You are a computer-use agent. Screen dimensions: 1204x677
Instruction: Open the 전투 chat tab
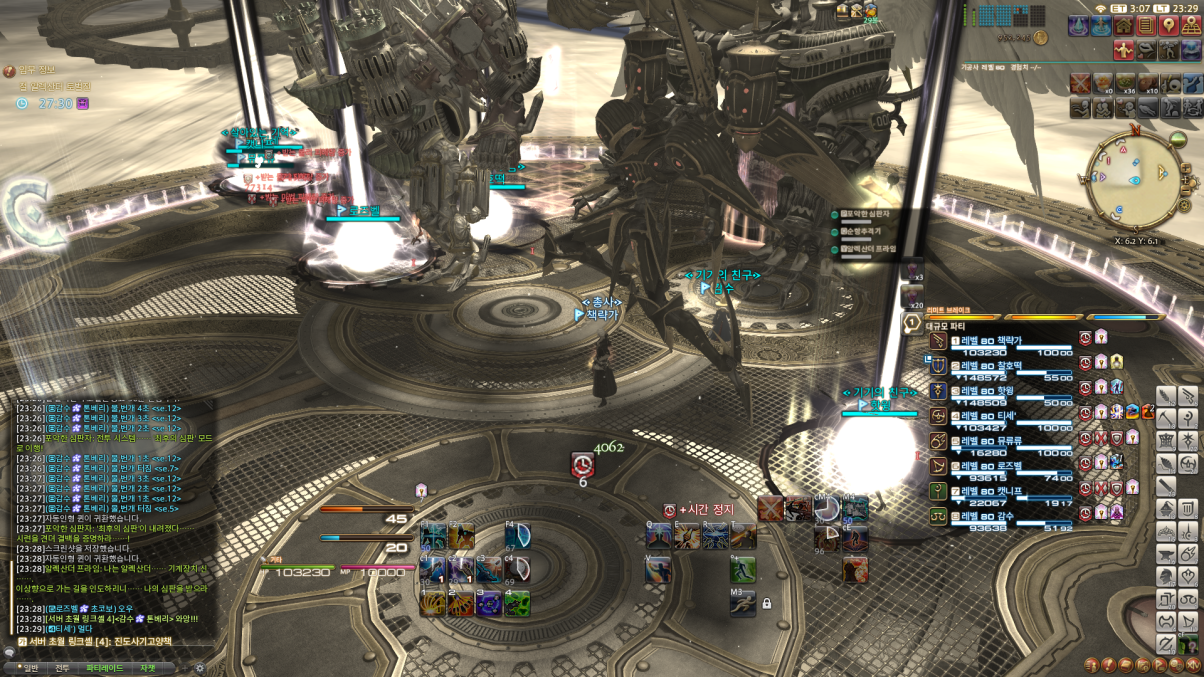(62, 667)
